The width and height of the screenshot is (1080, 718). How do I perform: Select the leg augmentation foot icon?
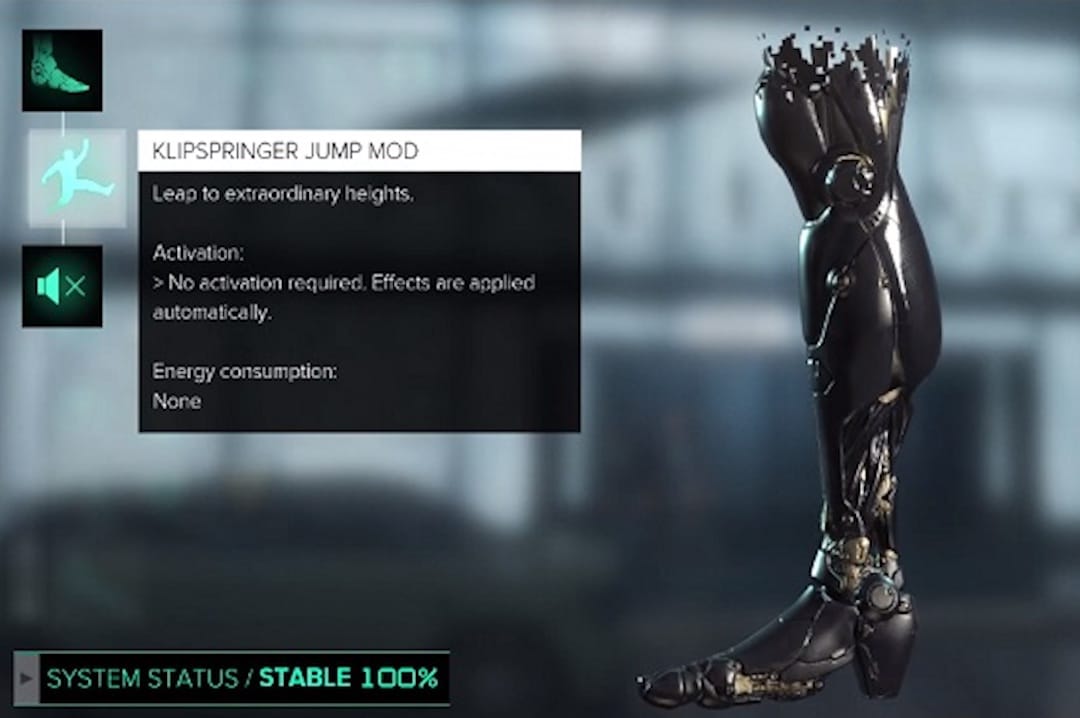[62, 70]
